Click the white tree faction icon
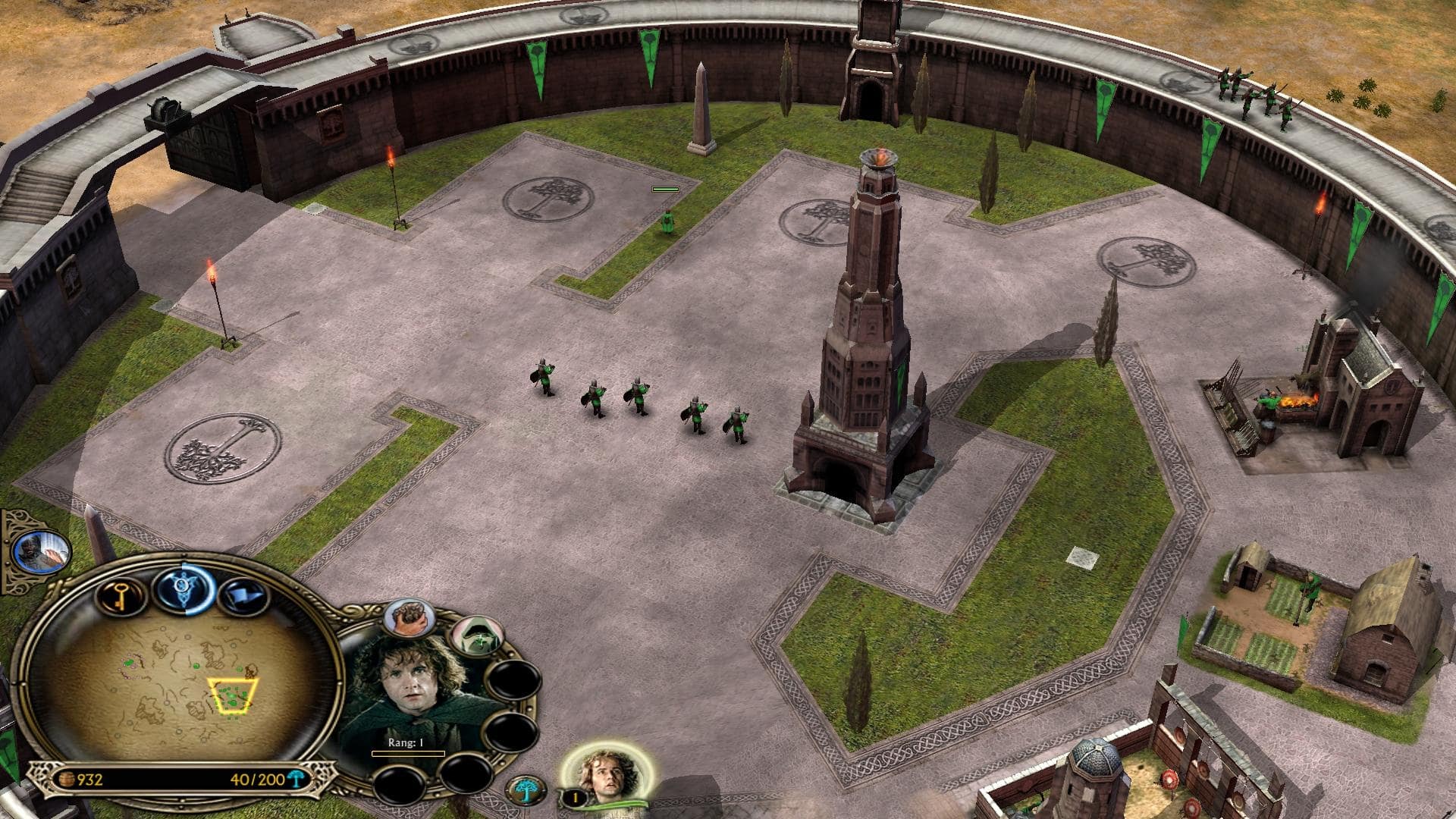This screenshot has height=819, width=1456. click(x=524, y=791)
